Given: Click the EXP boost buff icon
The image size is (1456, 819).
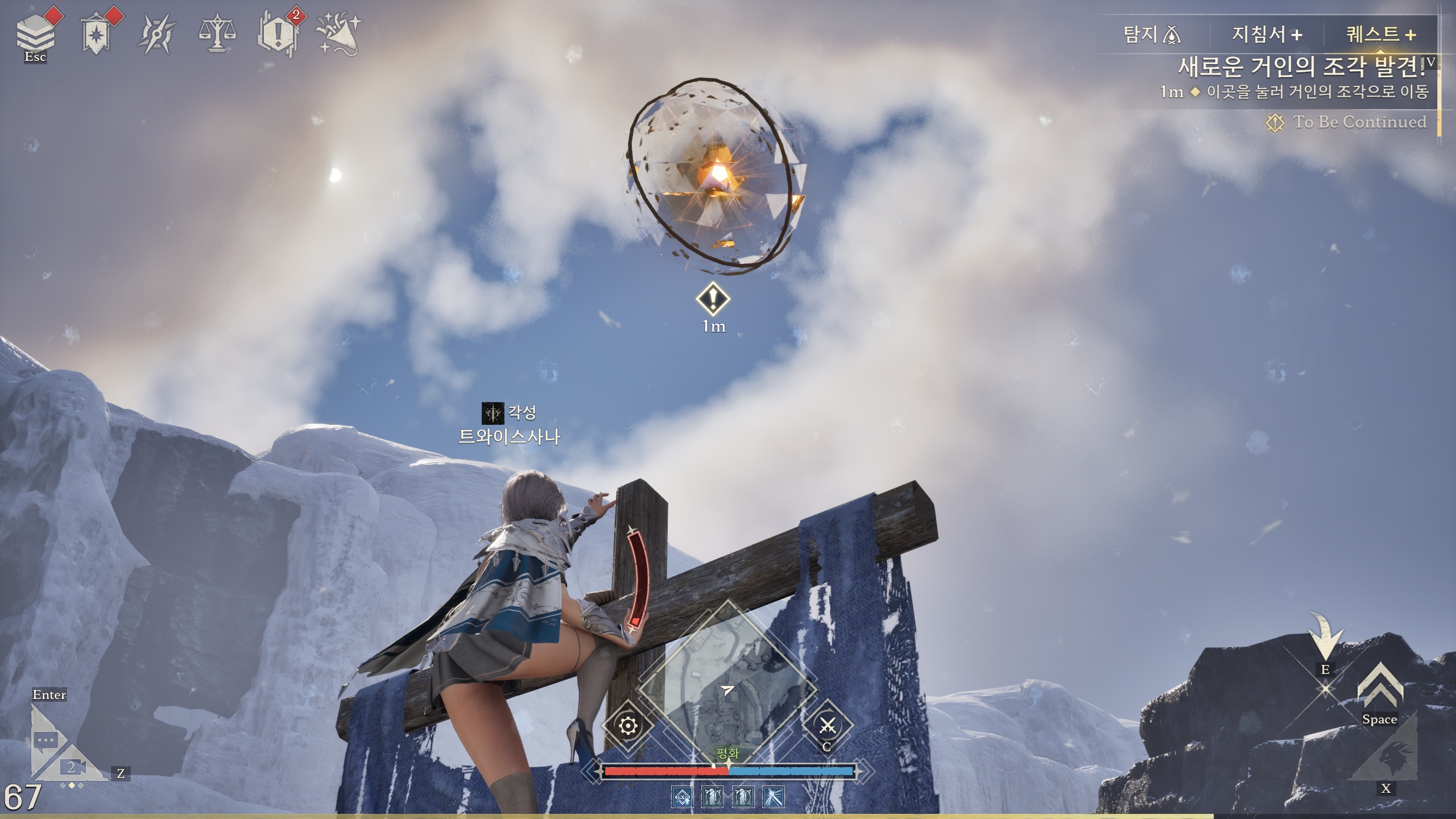Looking at the screenshot, I should click(681, 797).
